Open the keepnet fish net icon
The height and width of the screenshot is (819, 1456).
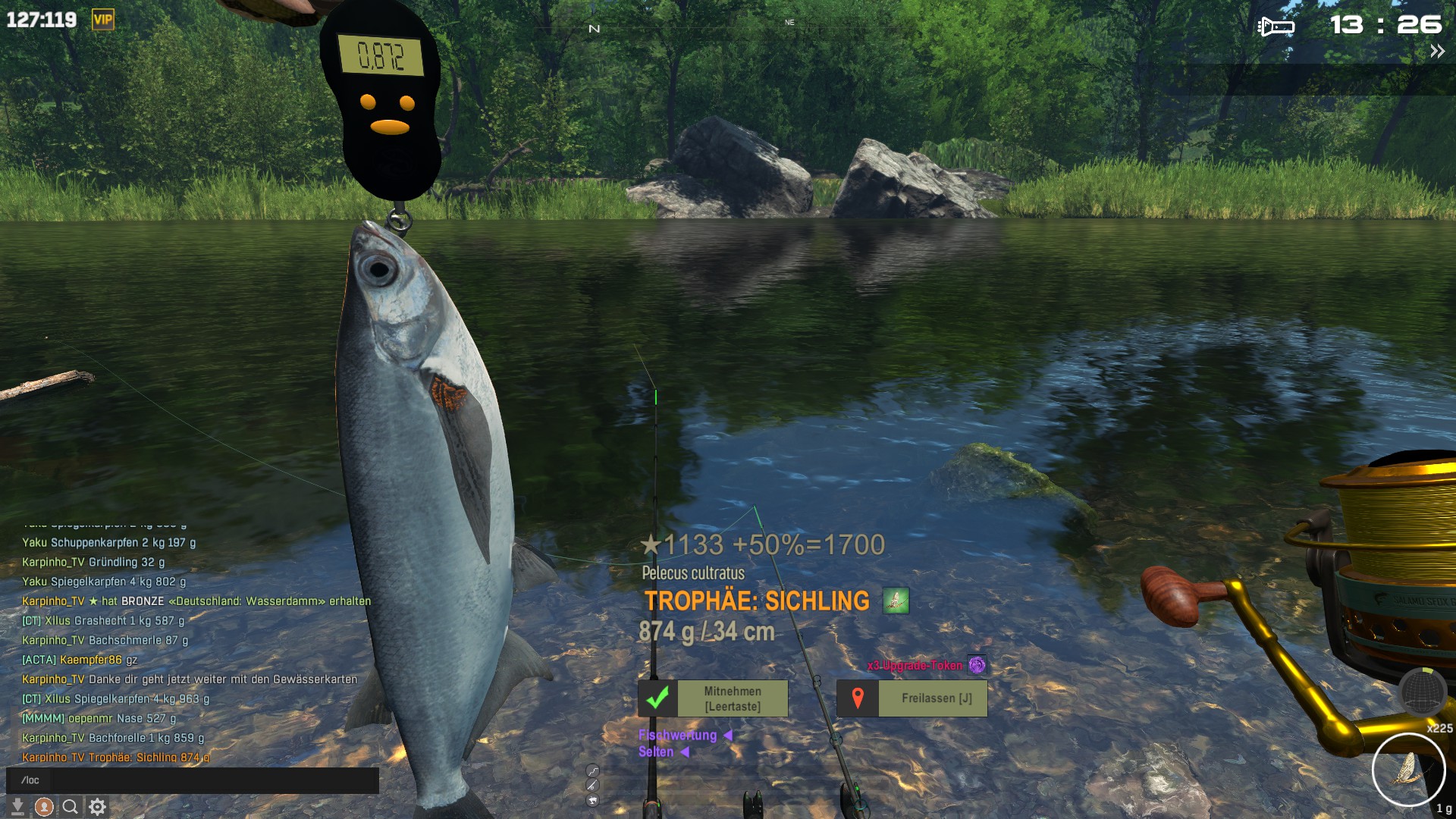coord(1422,691)
